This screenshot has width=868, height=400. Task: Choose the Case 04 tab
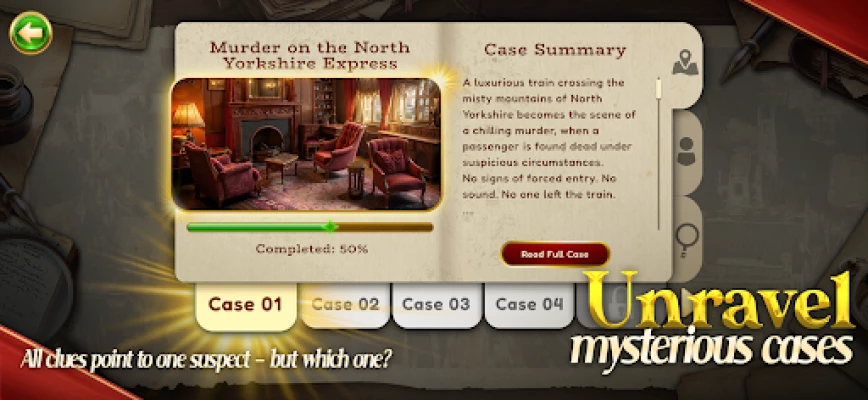click(529, 305)
